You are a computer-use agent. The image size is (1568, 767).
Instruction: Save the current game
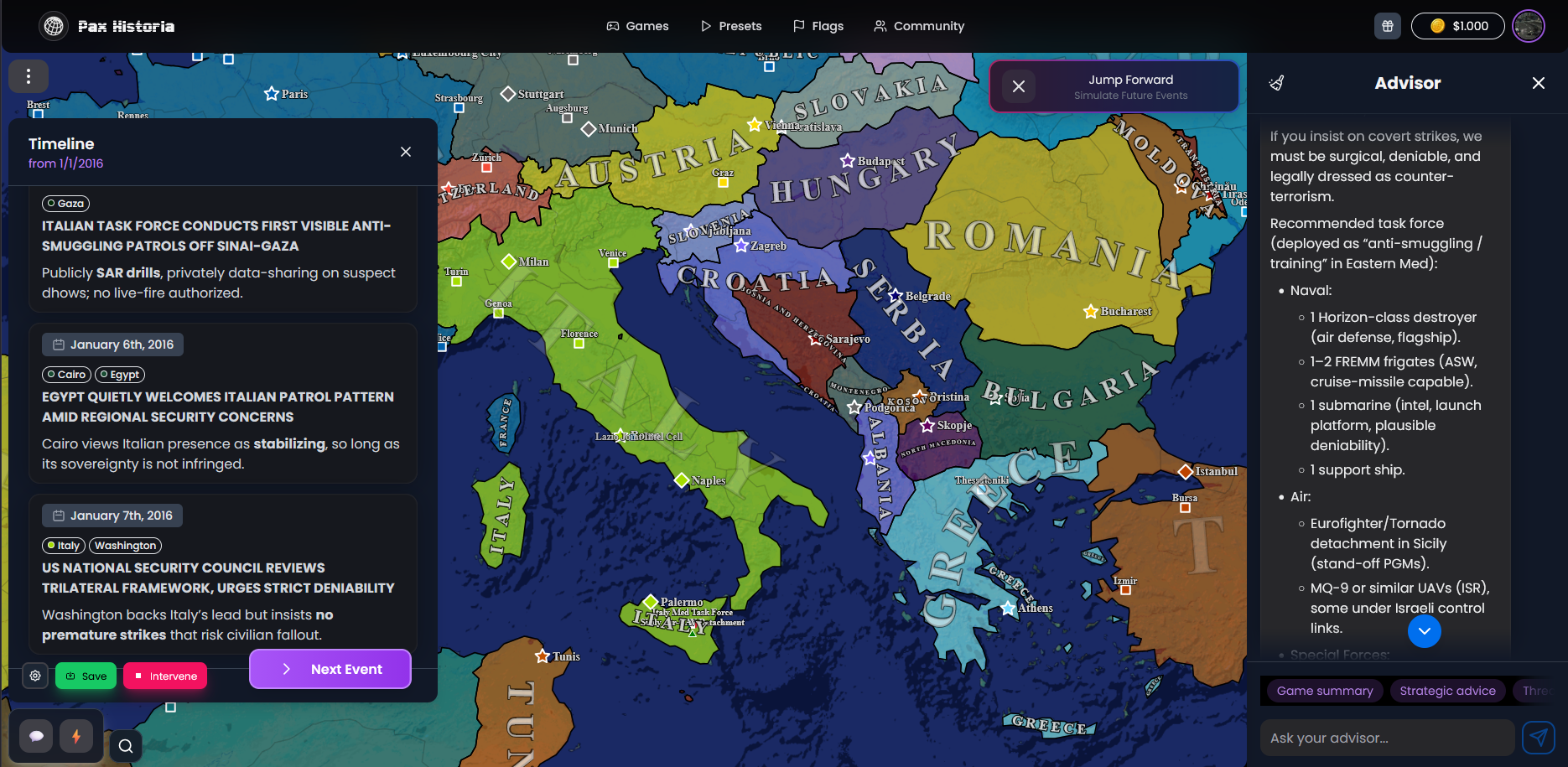tap(86, 676)
